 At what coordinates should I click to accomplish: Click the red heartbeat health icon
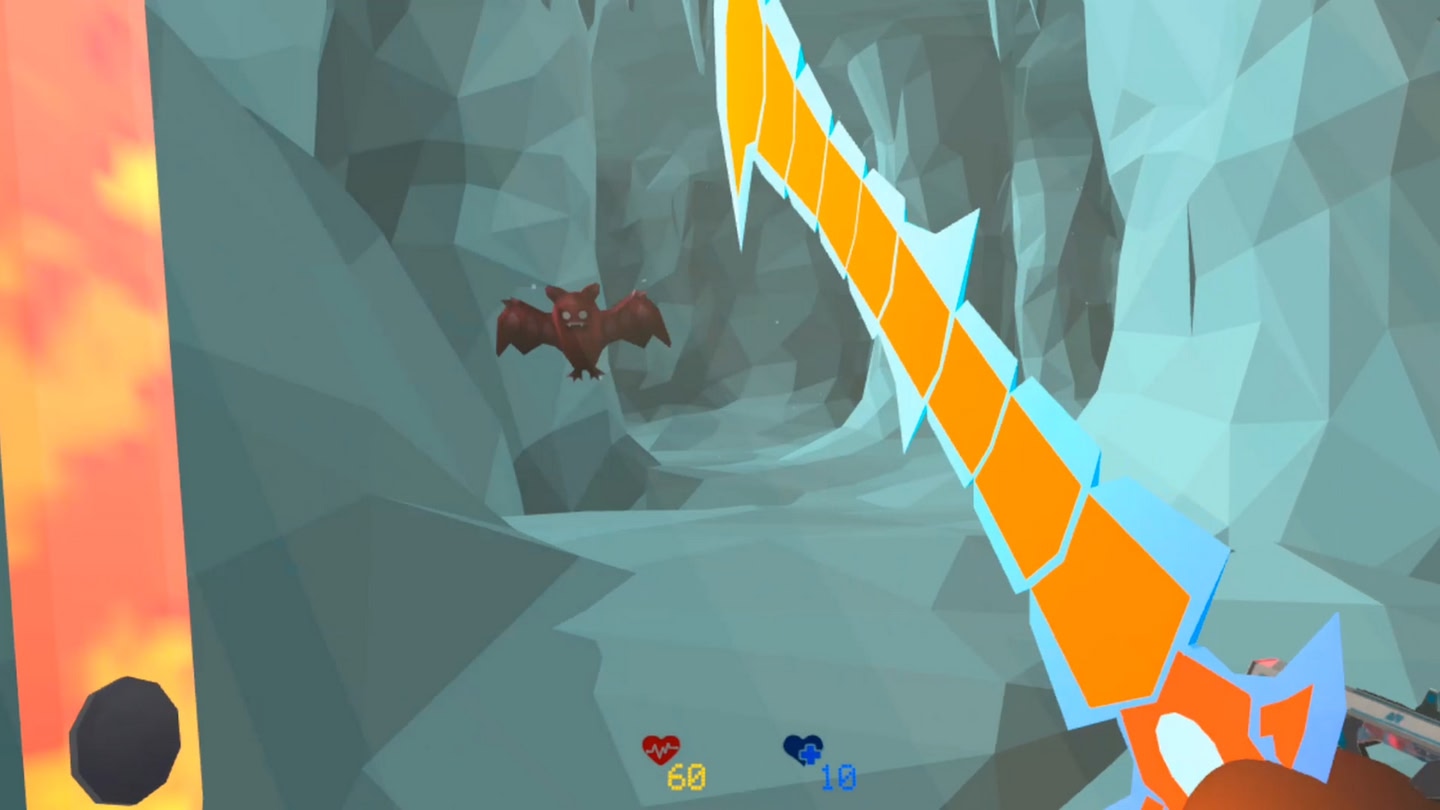click(659, 746)
